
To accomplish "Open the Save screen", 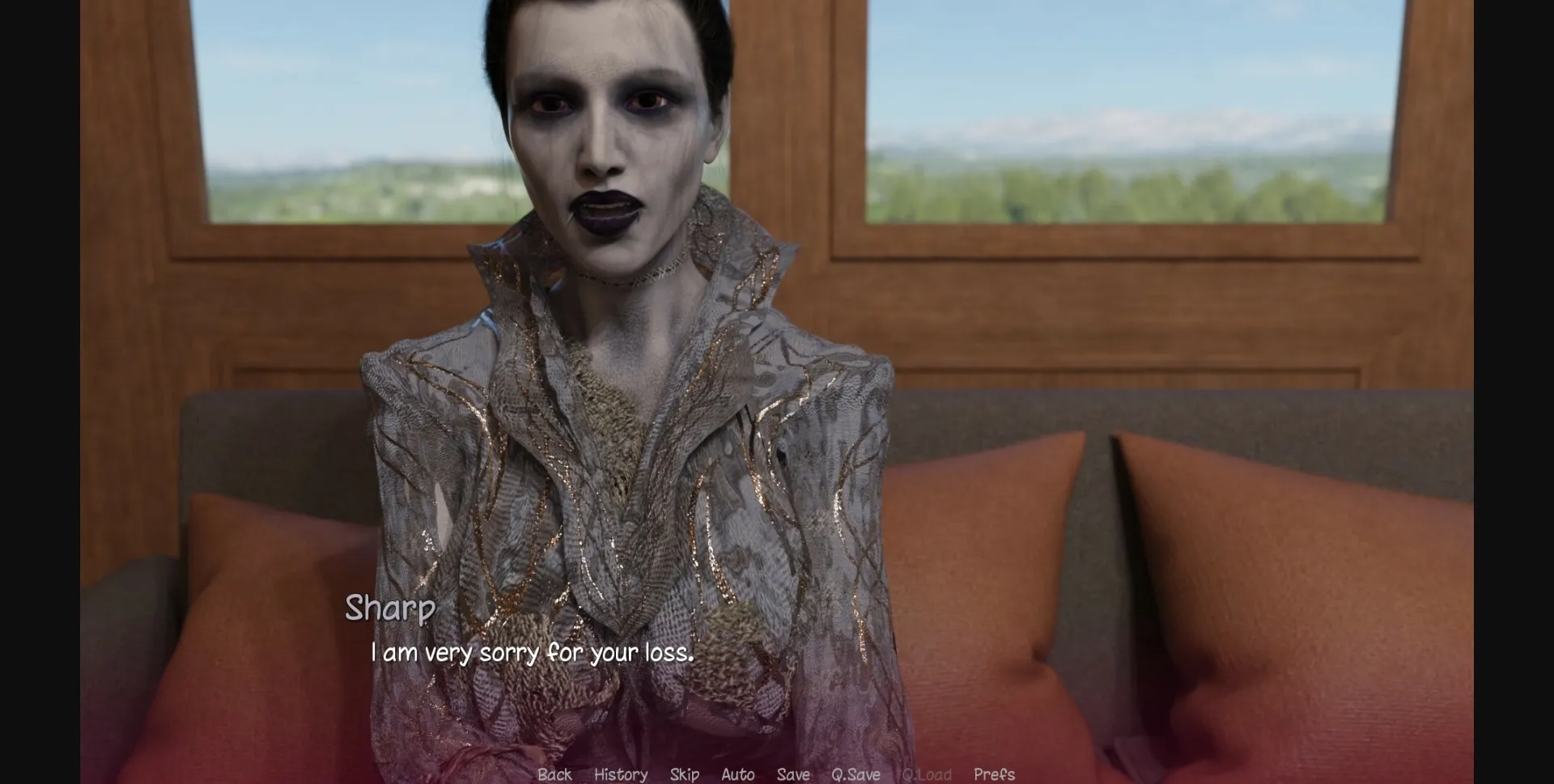I will point(793,774).
